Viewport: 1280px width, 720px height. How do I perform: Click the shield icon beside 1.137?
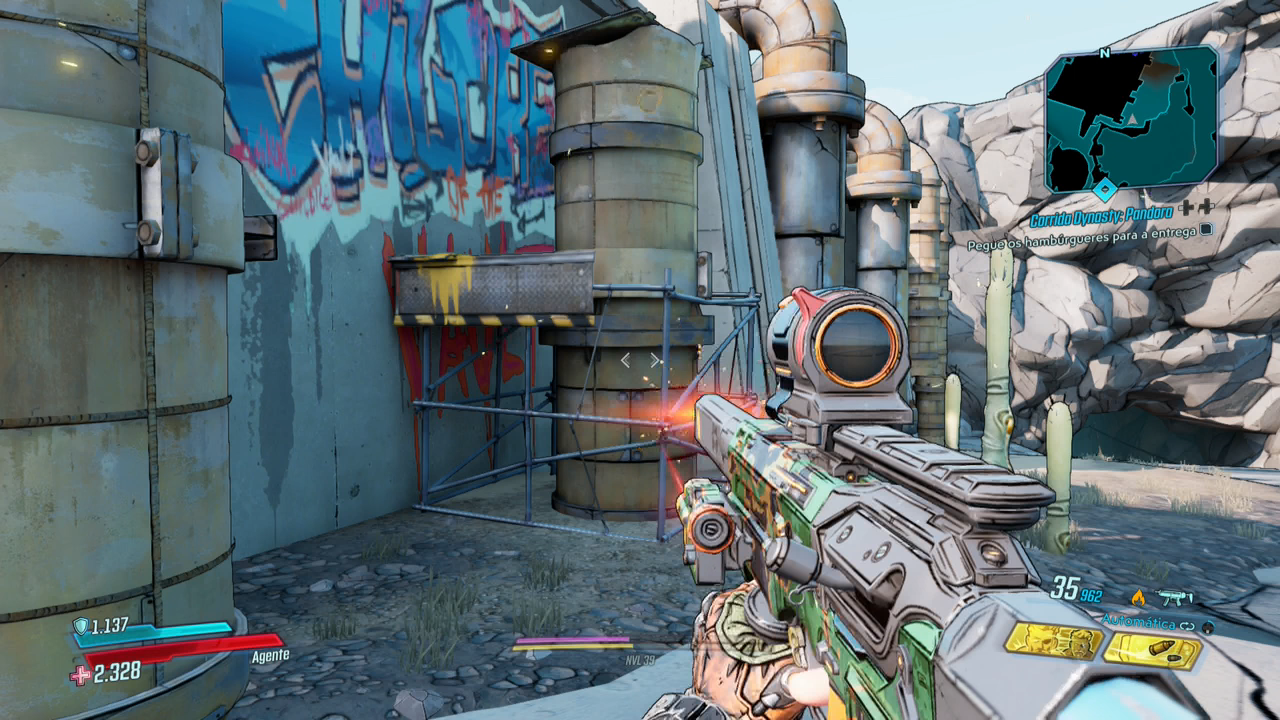pyautogui.click(x=80, y=627)
